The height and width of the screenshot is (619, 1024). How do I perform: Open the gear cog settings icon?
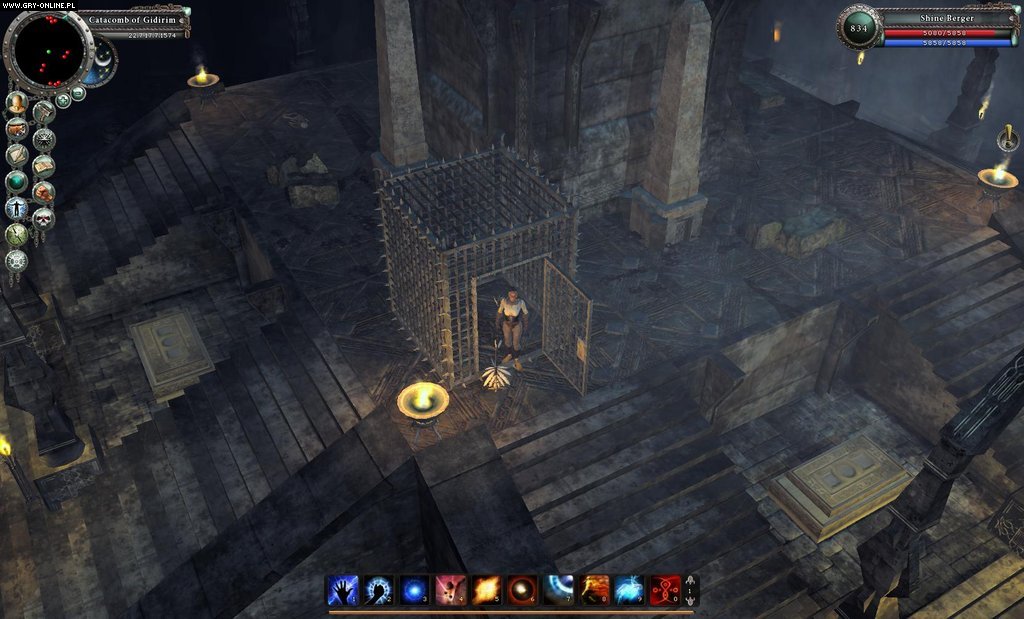click(x=16, y=261)
